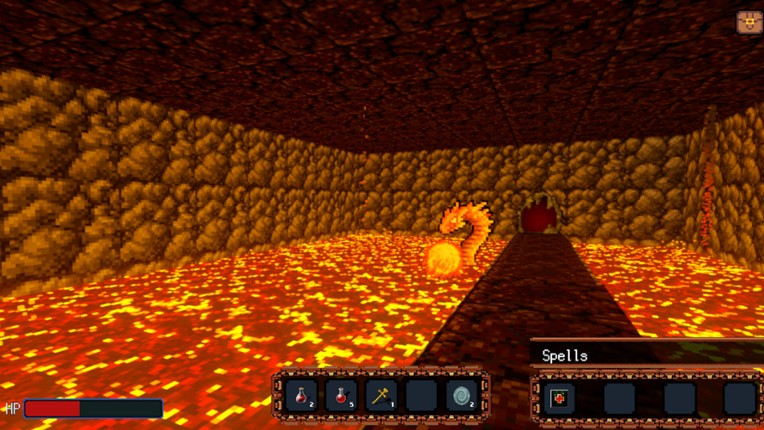Open the treasure chest inventory icon

coord(749,22)
